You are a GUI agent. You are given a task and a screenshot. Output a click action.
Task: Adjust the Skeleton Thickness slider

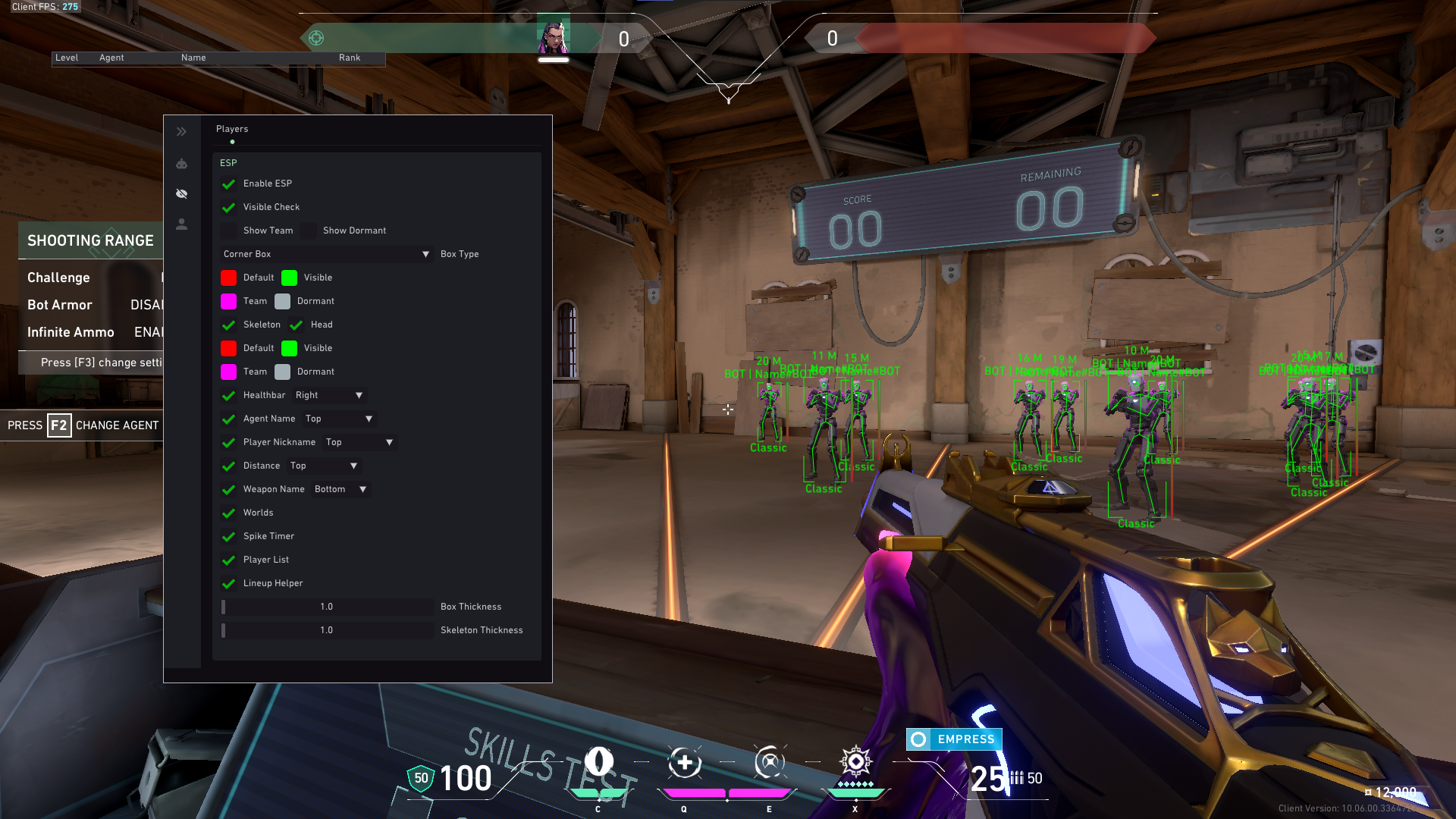(327, 630)
